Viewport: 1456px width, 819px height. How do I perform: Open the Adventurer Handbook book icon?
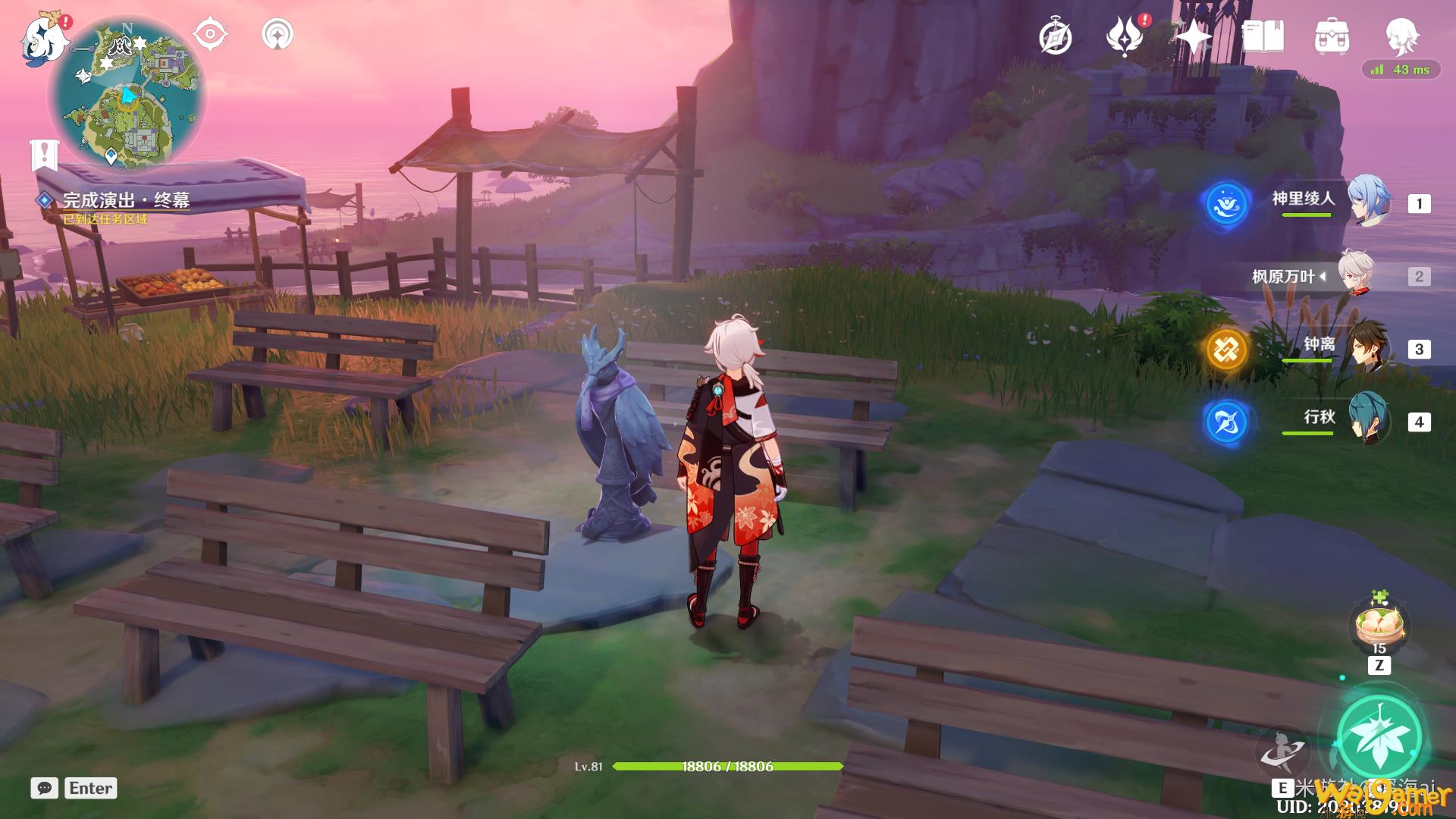pos(1263,36)
